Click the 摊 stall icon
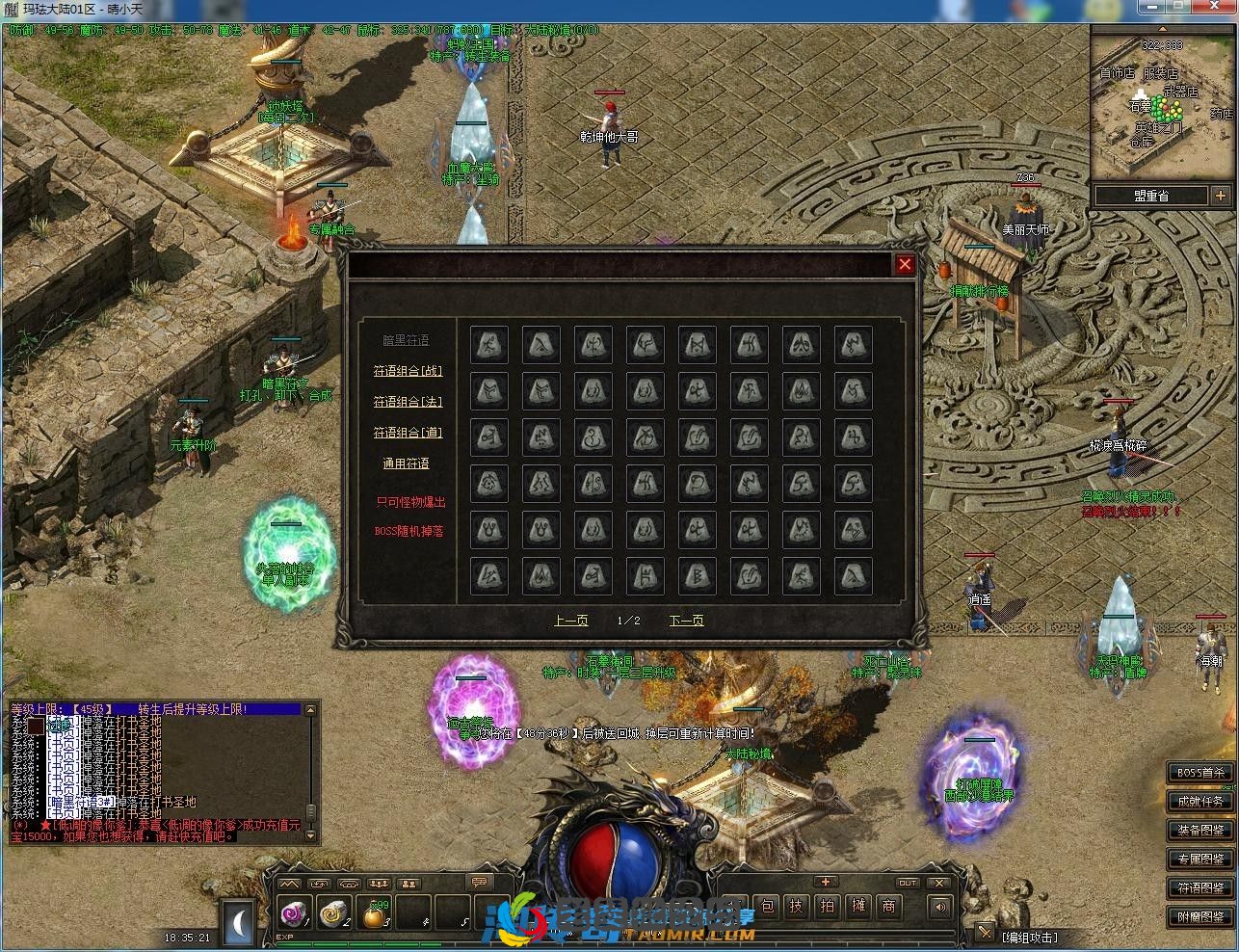The width and height of the screenshot is (1239, 952). (x=857, y=906)
